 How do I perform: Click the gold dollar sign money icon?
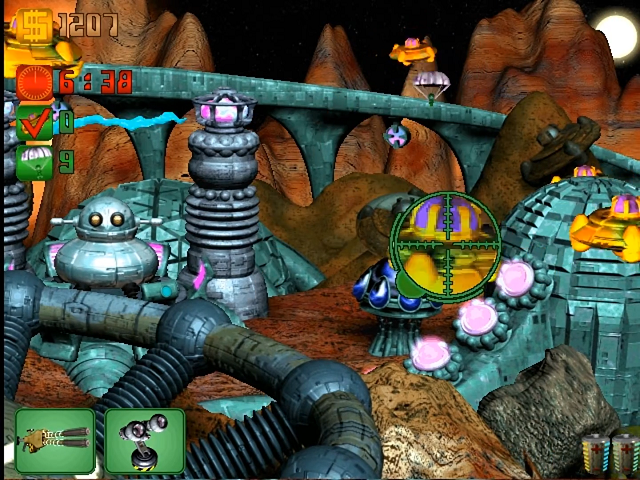tap(33, 24)
